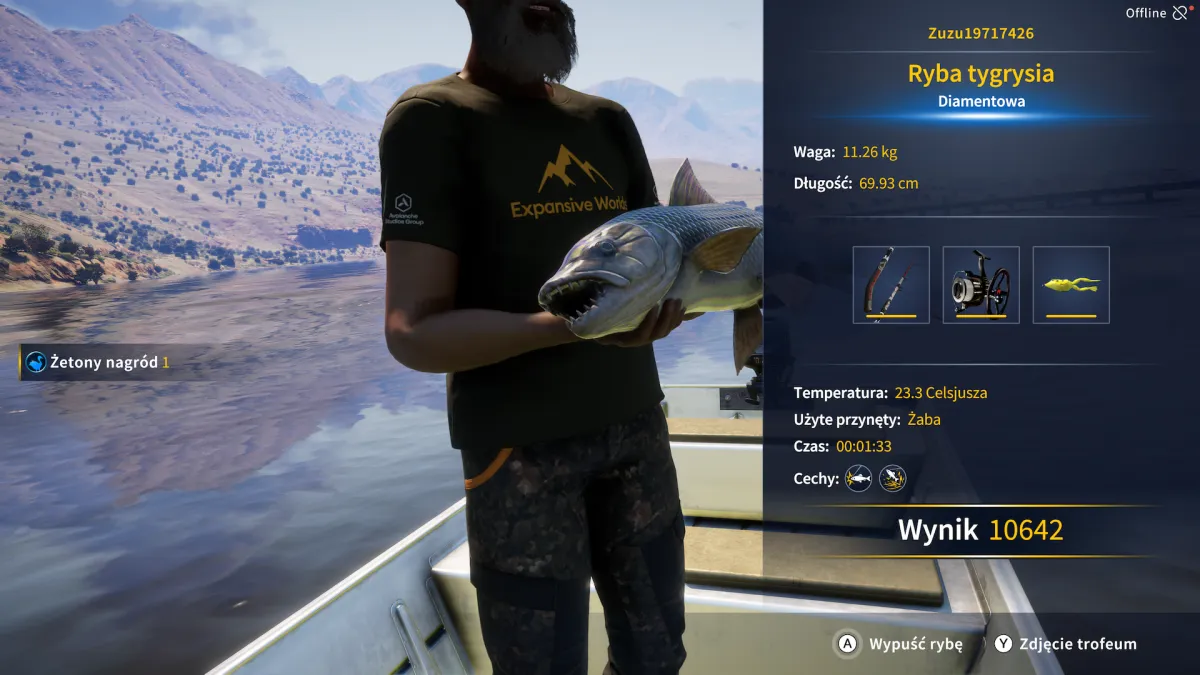Release the fish with Wypuść rybę
Image resolution: width=1200 pixels, height=675 pixels.
coord(898,644)
